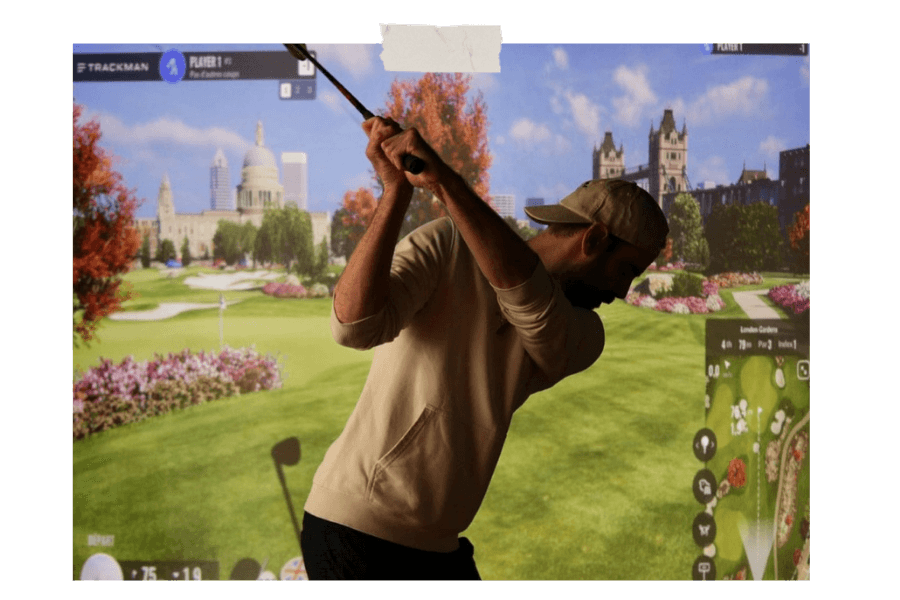This screenshot has height=600, width=900.
Task: Click the golf ball icon at bottom left
Action: tap(99, 568)
